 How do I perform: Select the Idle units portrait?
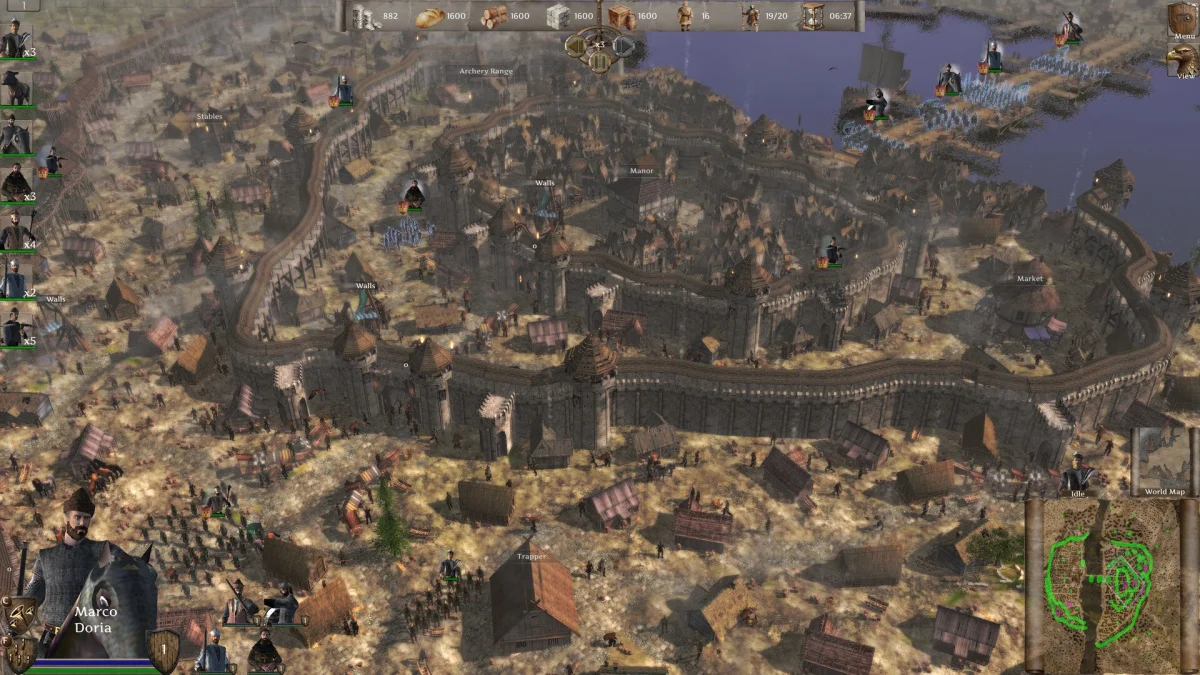(x=1077, y=475)
